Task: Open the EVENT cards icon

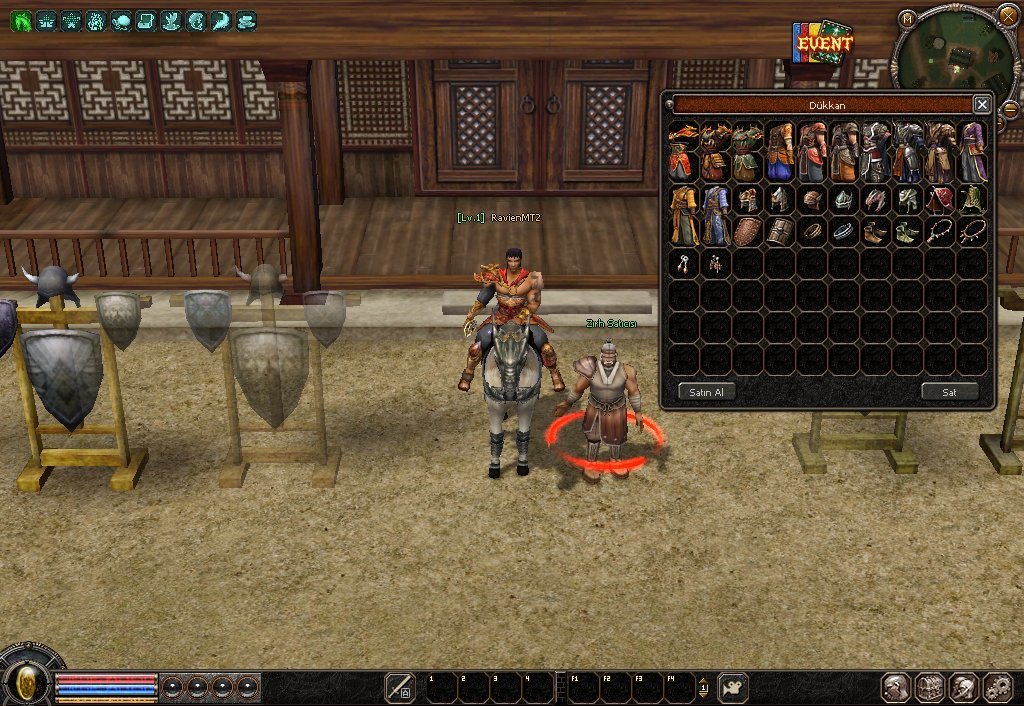Action: [823, 43]
